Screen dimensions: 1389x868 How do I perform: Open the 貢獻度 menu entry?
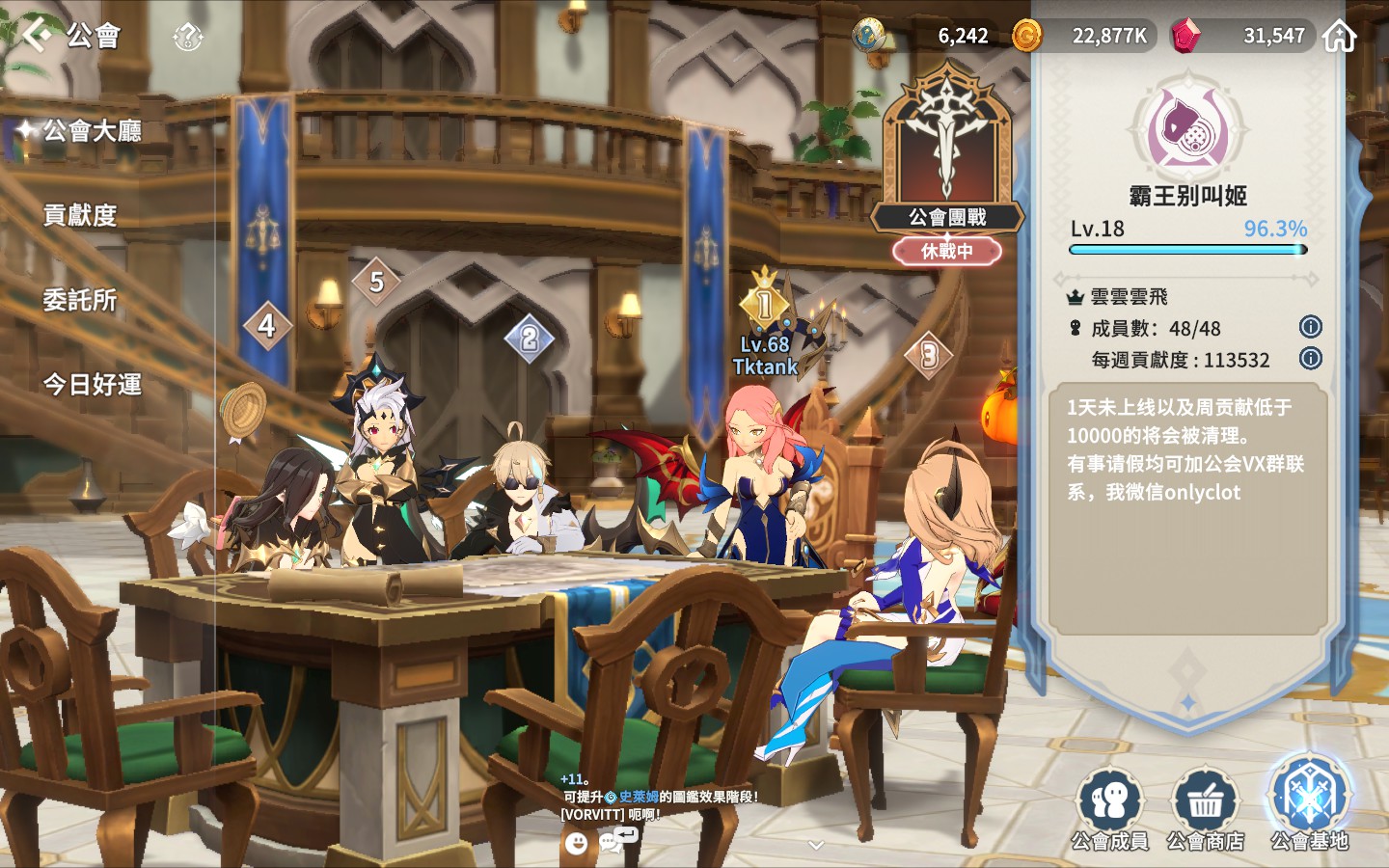(x=80, y=215)
